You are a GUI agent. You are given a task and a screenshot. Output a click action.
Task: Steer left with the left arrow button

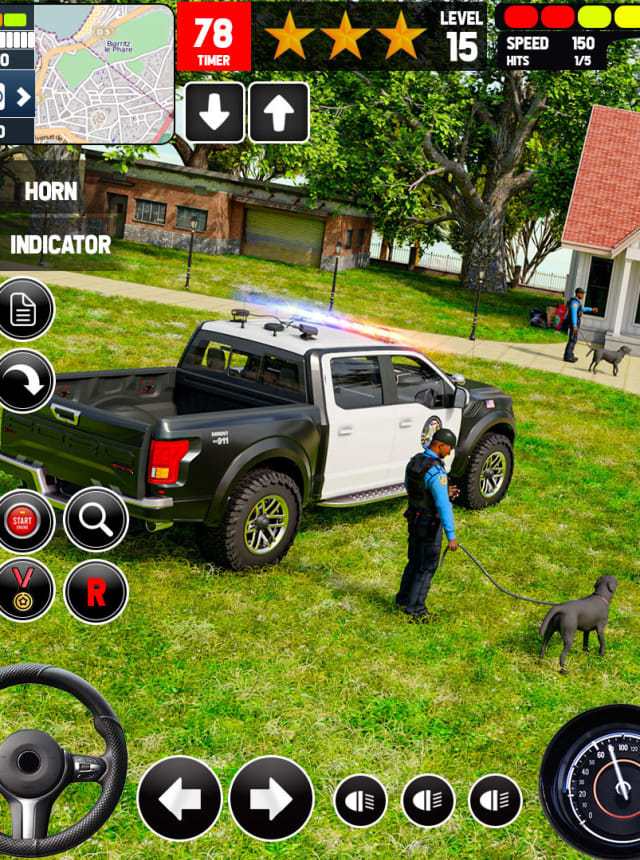(180, 798)
